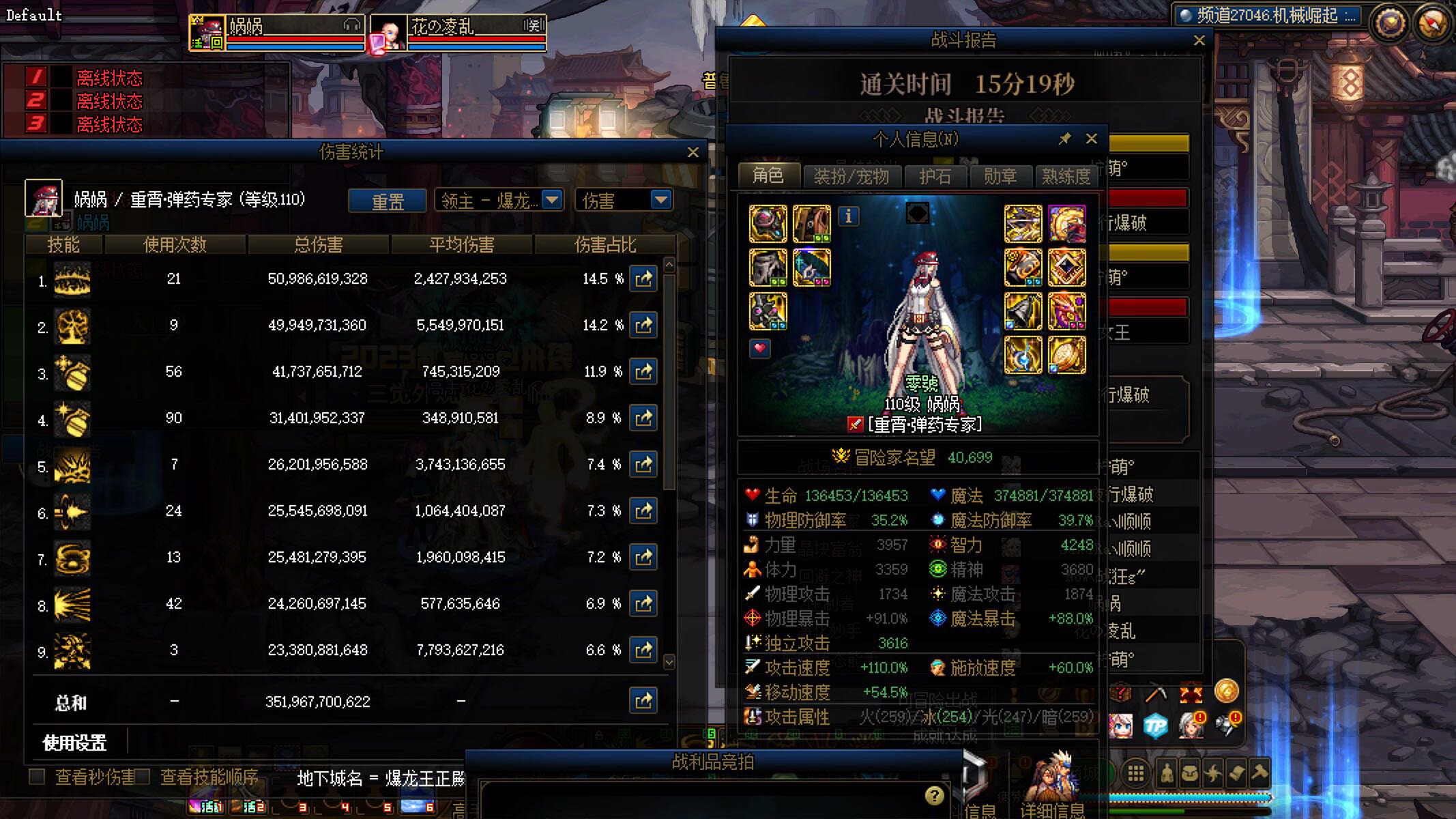Share the total damage 总和 row
1456x819 pixels.
pyautogui.click(x=643, y=701)
